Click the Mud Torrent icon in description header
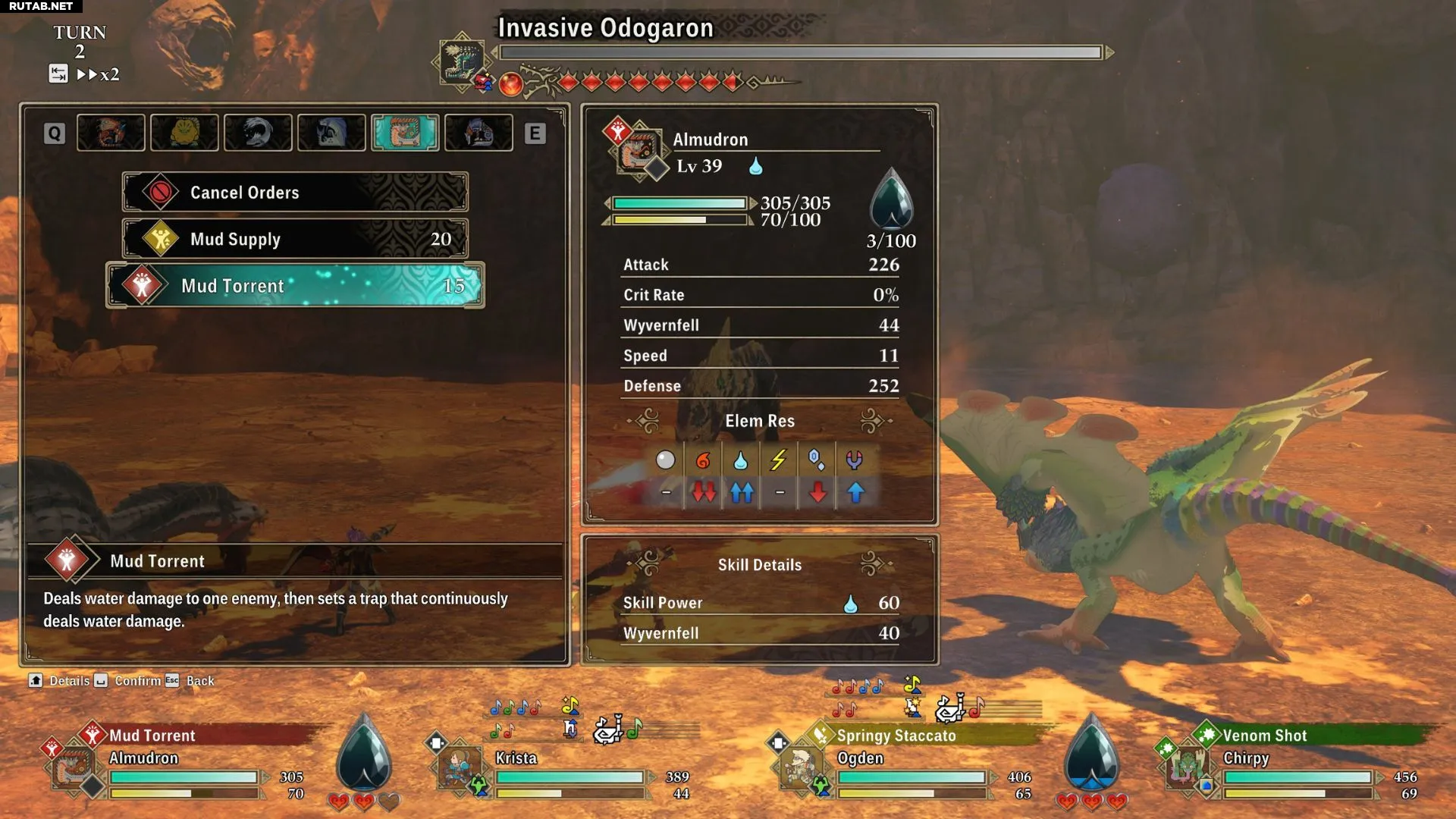The image size is (1456, 819). 67,560
